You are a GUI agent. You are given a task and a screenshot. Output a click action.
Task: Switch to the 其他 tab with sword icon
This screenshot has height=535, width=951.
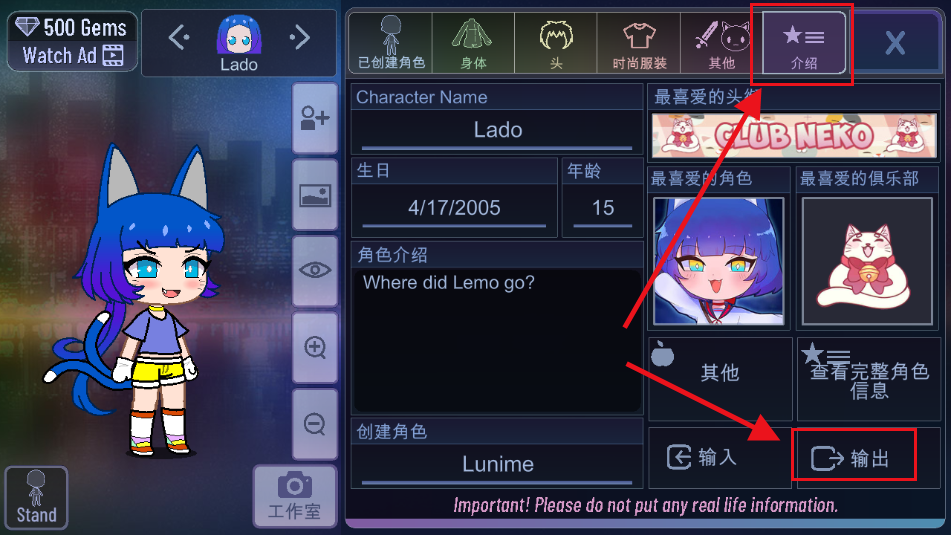(720, 44)
